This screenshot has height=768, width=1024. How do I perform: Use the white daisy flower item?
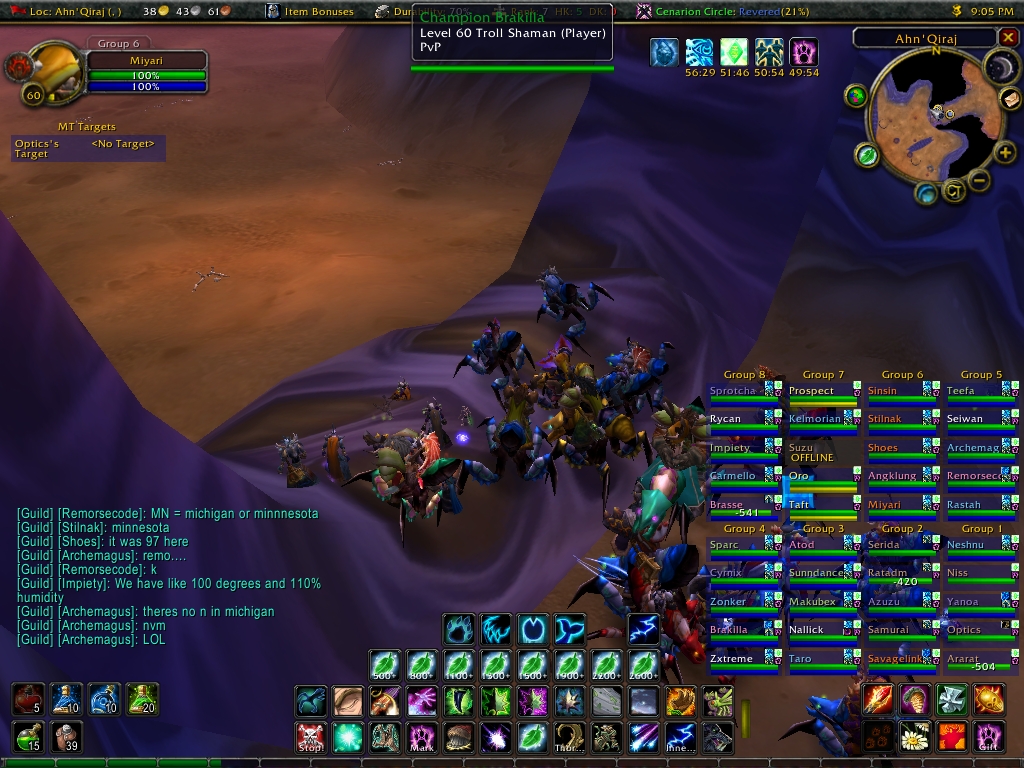(915, 737)
